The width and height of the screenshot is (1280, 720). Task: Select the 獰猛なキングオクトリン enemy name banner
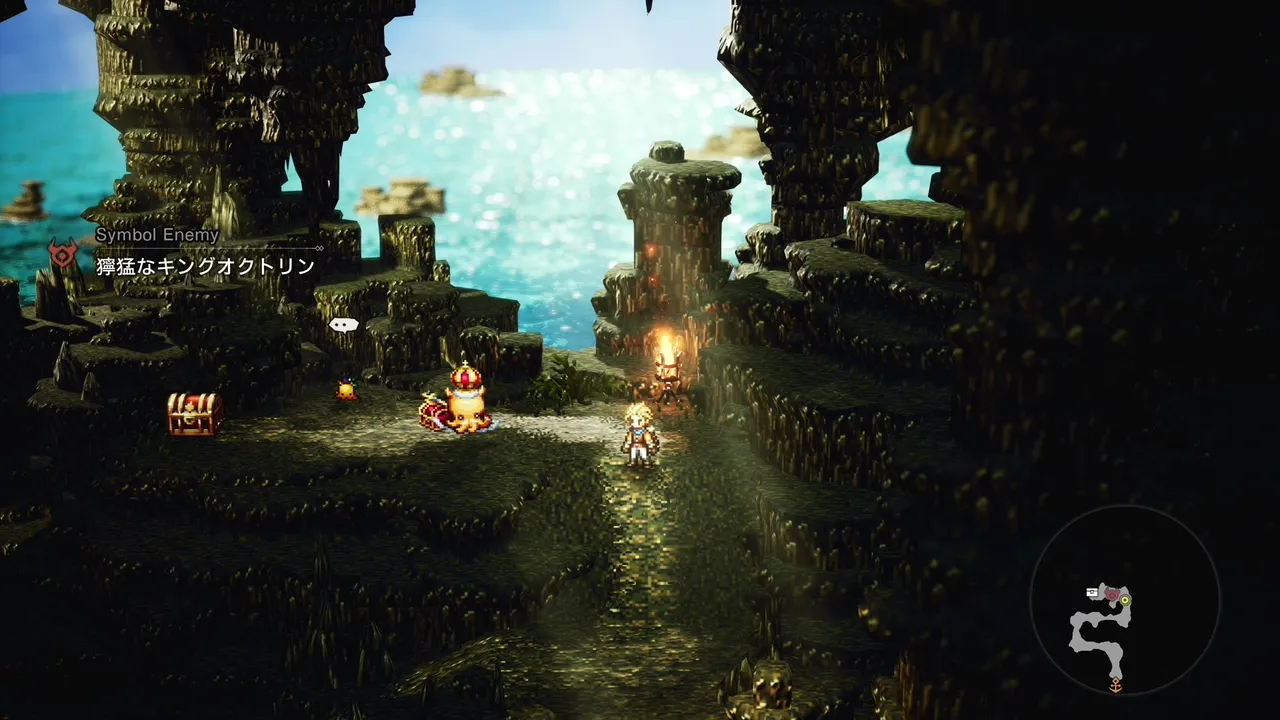click(x=205, y=266)
